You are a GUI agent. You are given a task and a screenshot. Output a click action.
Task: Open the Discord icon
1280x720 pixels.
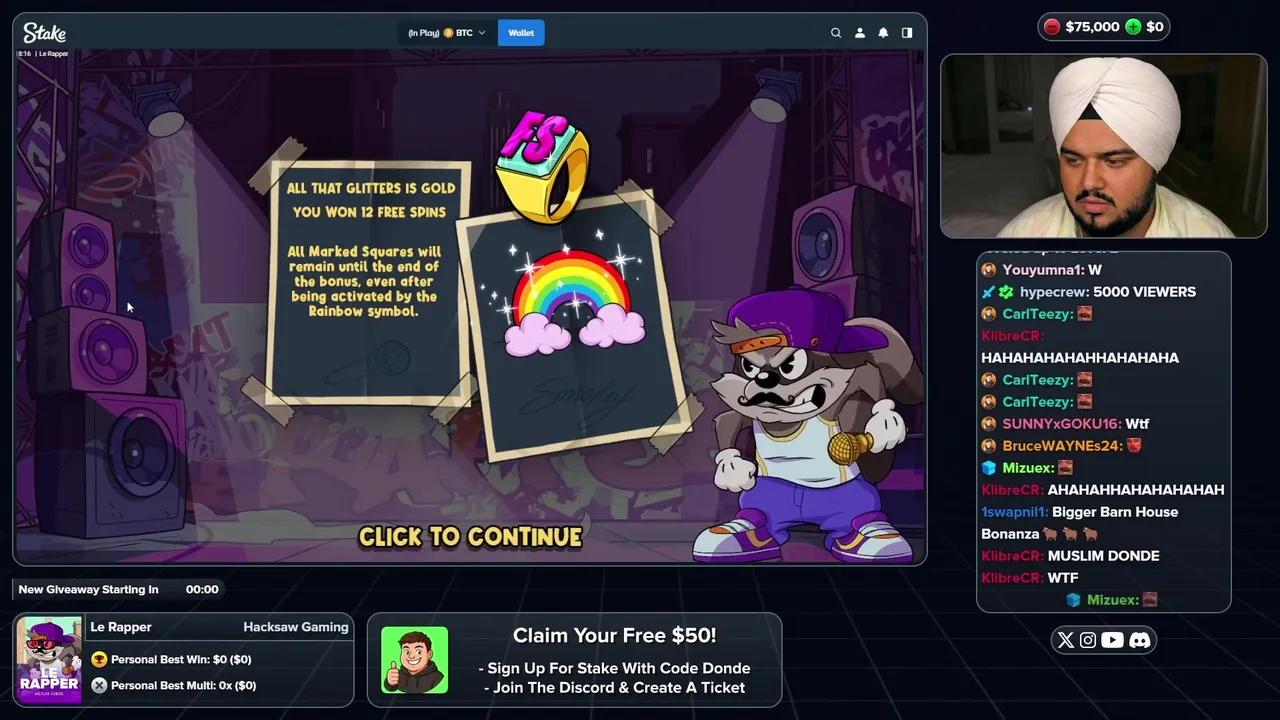(1139, 640)
